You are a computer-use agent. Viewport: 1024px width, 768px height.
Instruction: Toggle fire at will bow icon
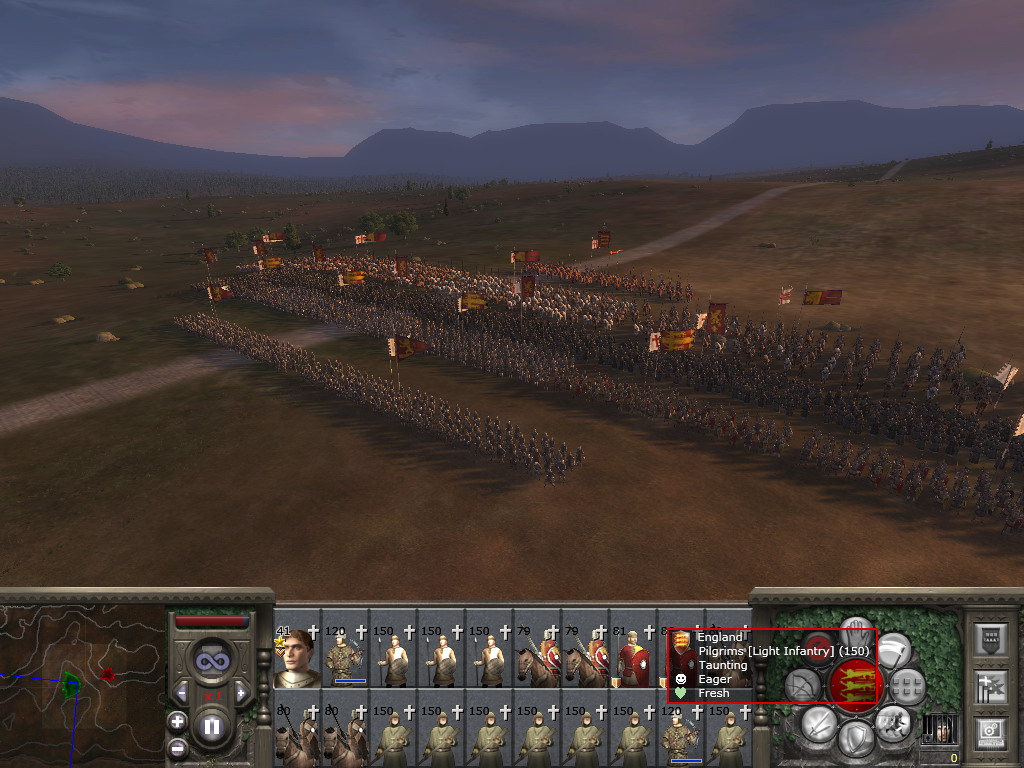click(804, 686)
